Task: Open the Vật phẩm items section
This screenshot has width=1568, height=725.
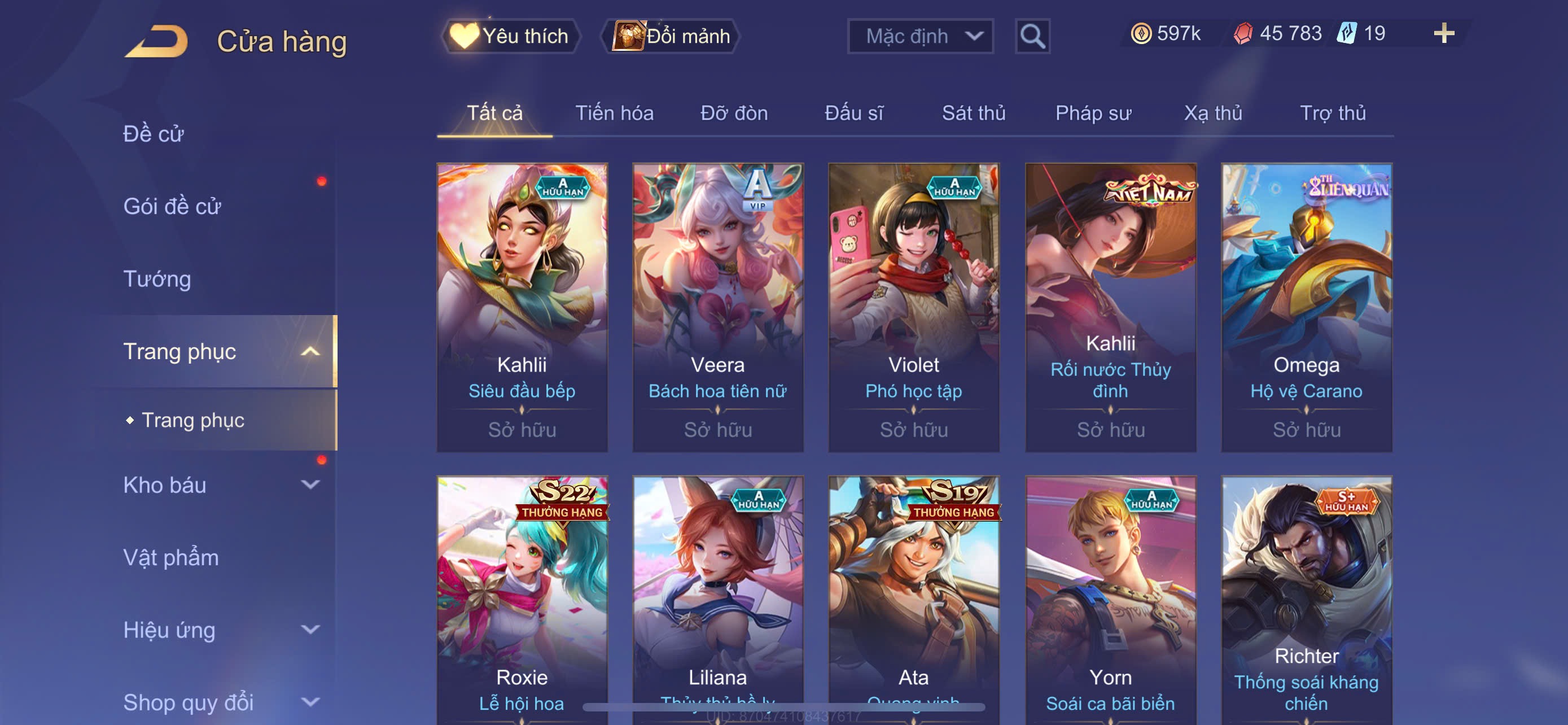Action: coord(170,558)
